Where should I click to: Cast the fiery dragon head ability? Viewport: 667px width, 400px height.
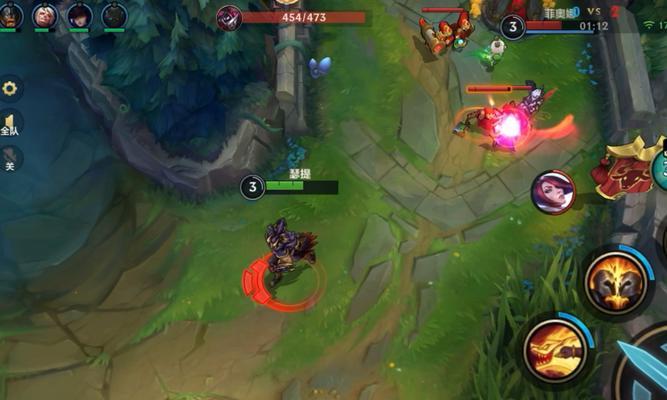554,349
